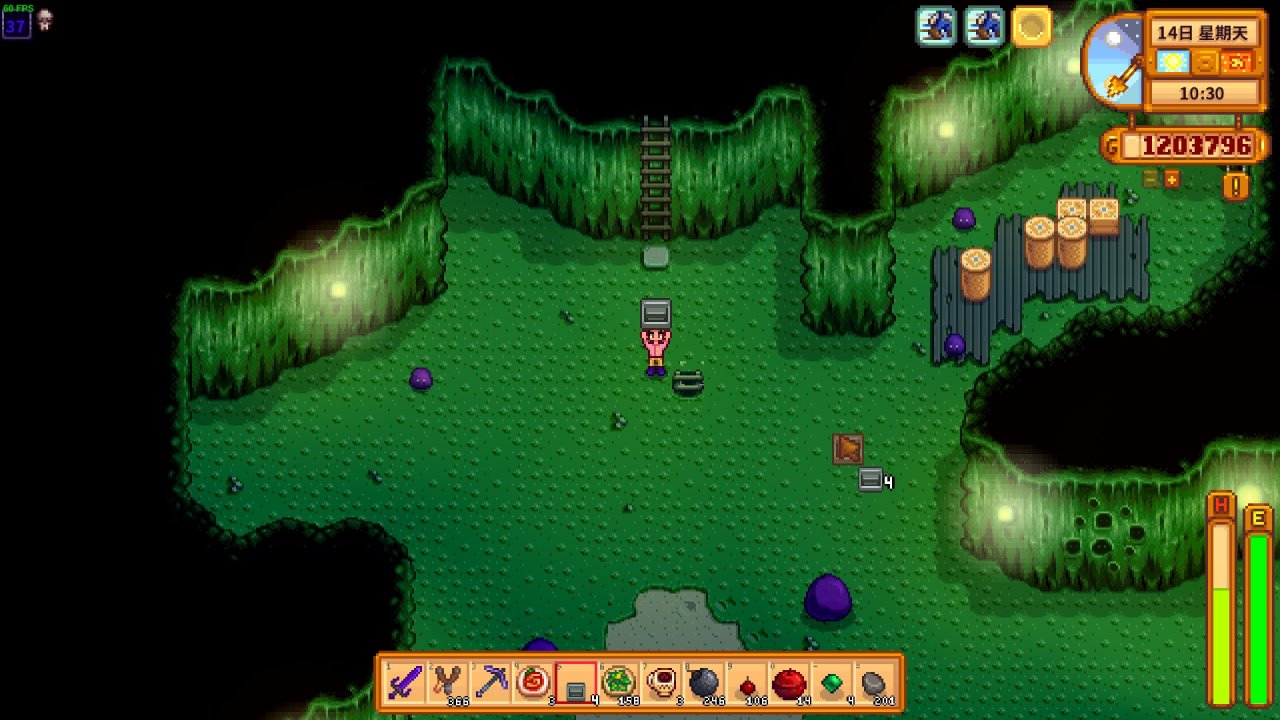Pick the green salad slot in hotbar
This screenshot has height=720, width=1280.
click(x=619, y=683)
